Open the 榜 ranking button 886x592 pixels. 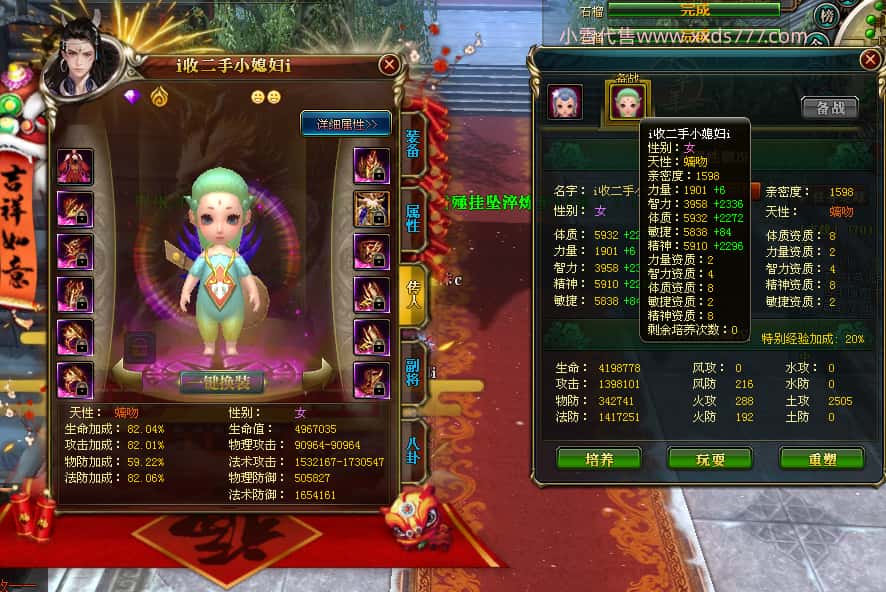pos(827,17)
